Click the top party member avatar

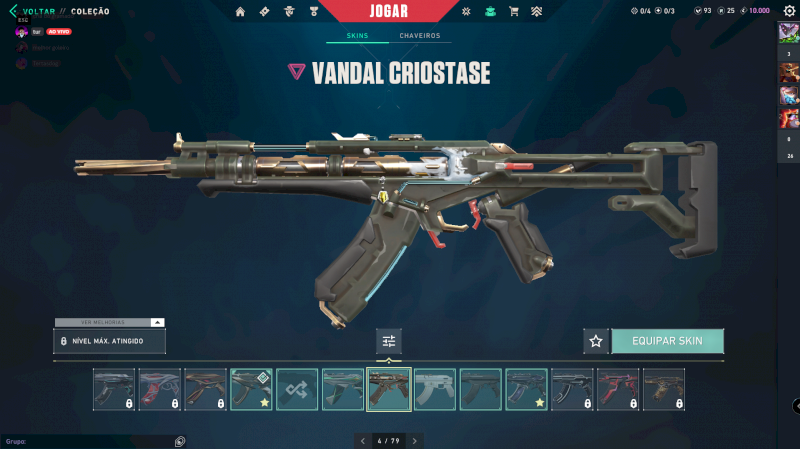point(788,32)
